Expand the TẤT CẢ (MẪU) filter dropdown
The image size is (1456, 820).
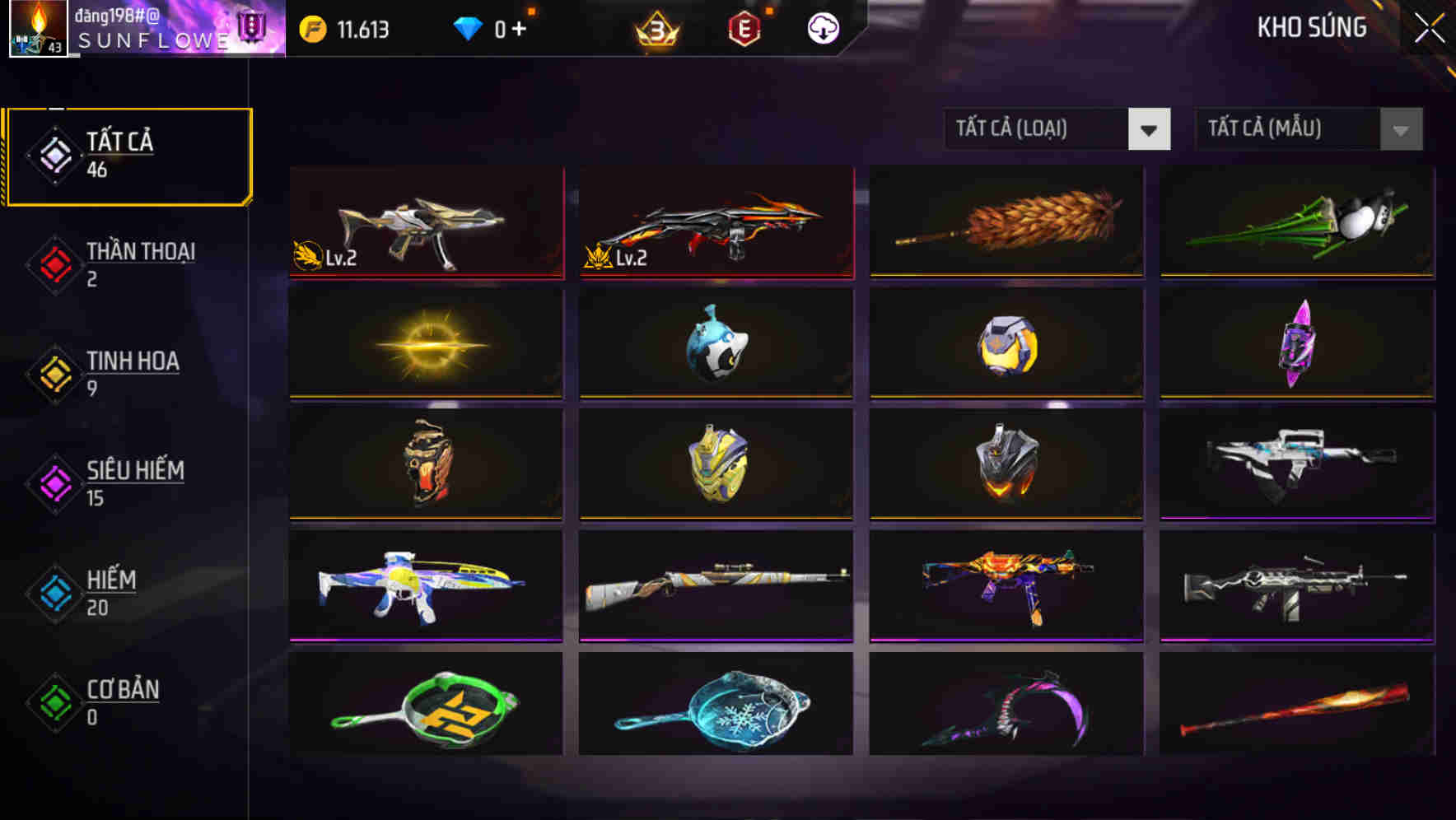[x=1289, y=129]
